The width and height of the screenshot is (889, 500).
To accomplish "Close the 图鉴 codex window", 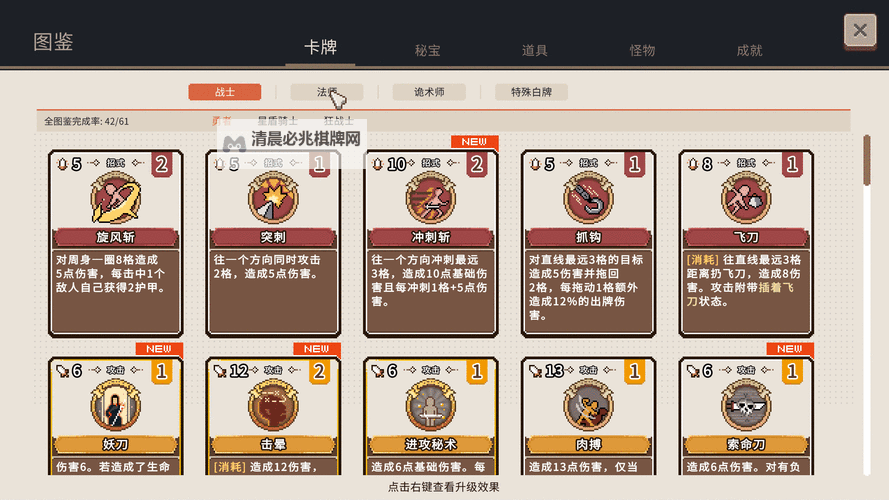I will coord(860,31).
